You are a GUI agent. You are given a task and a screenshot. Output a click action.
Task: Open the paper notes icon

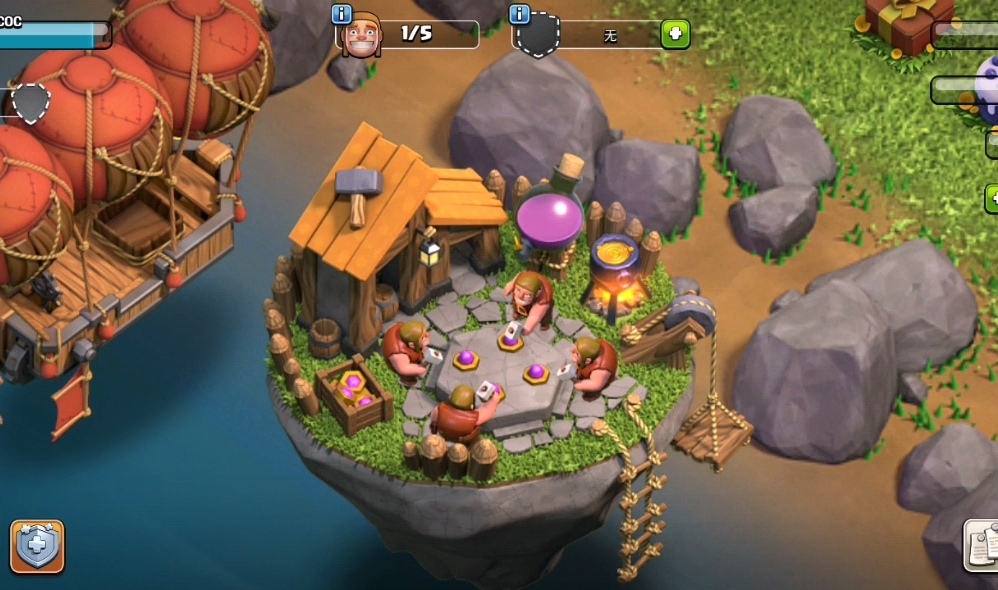tap(982, 545)
